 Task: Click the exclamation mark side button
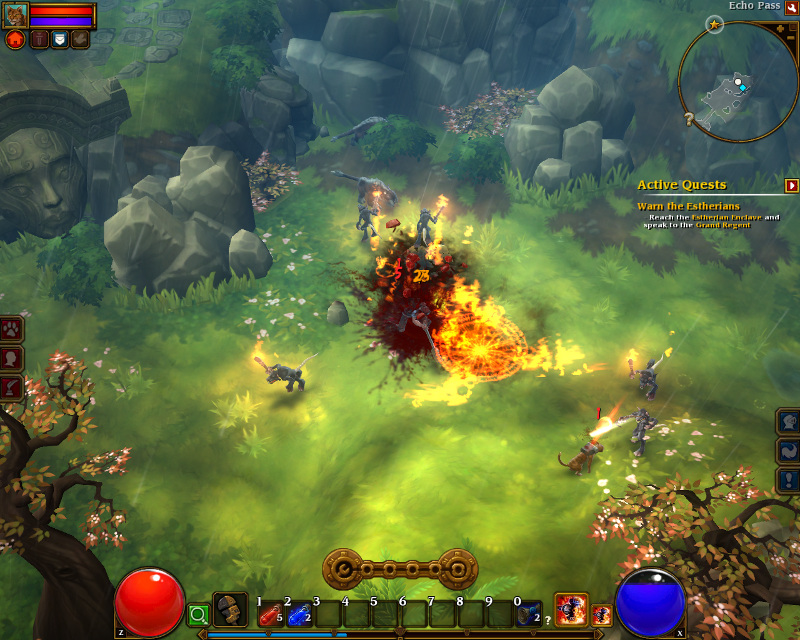[789, 481]
